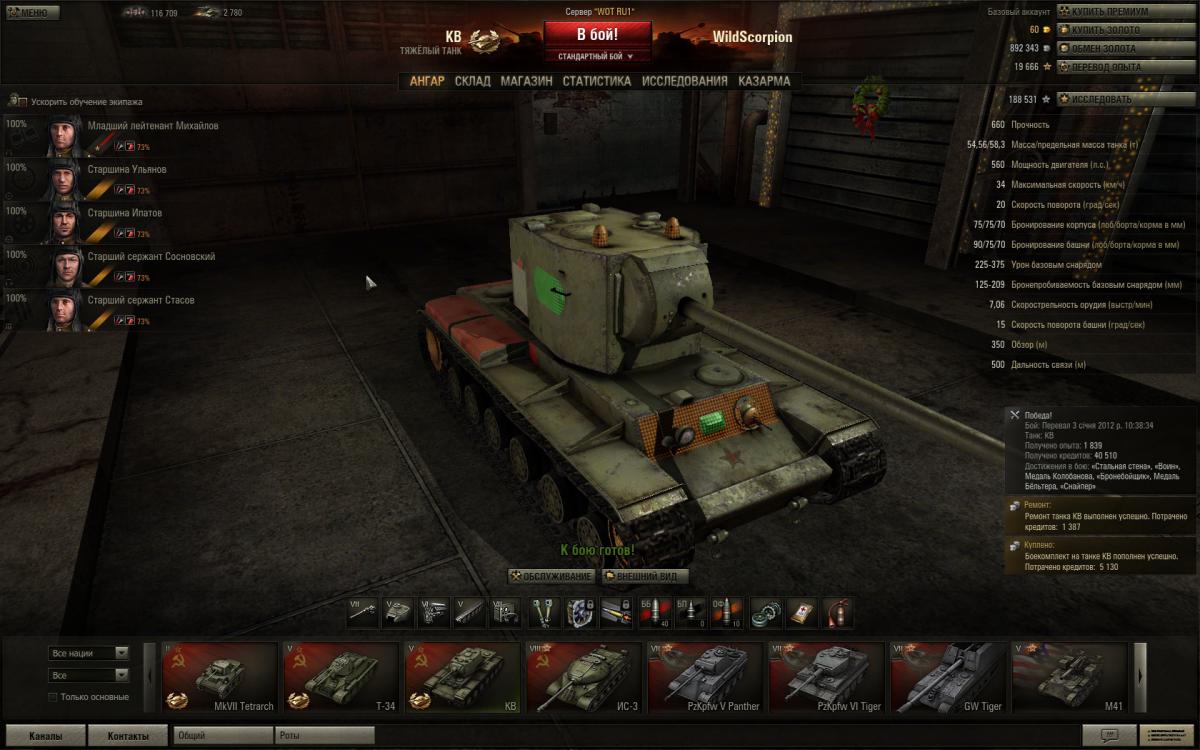The width and height of the screenshot is (1200, 750).
Task: Switch to the Склад tab
Action: pyautogui.click(x=472, y=81)
